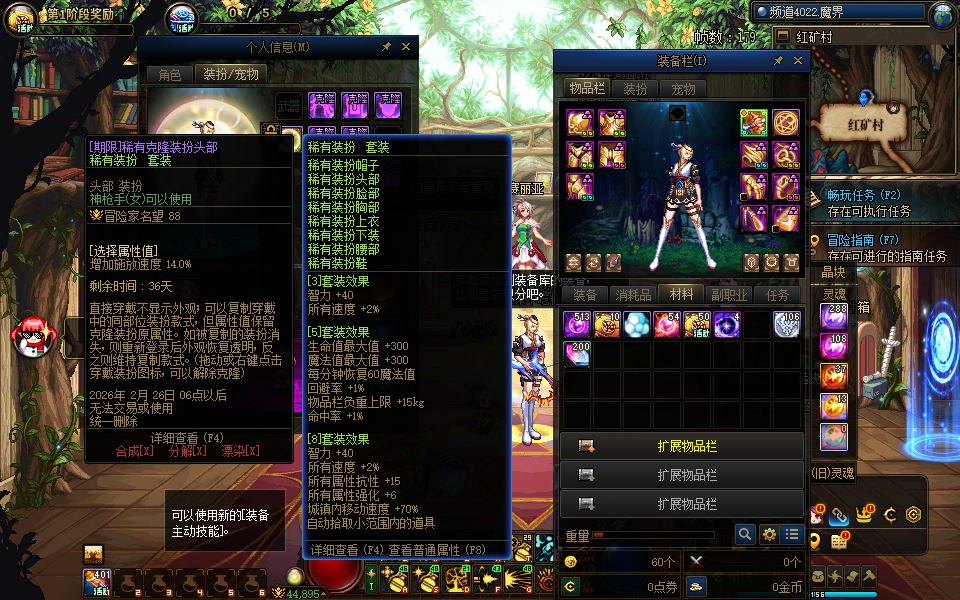The image size is (960, 600).
Task: Select the soul crystal with count 288
Action: [x=834, y=317]
